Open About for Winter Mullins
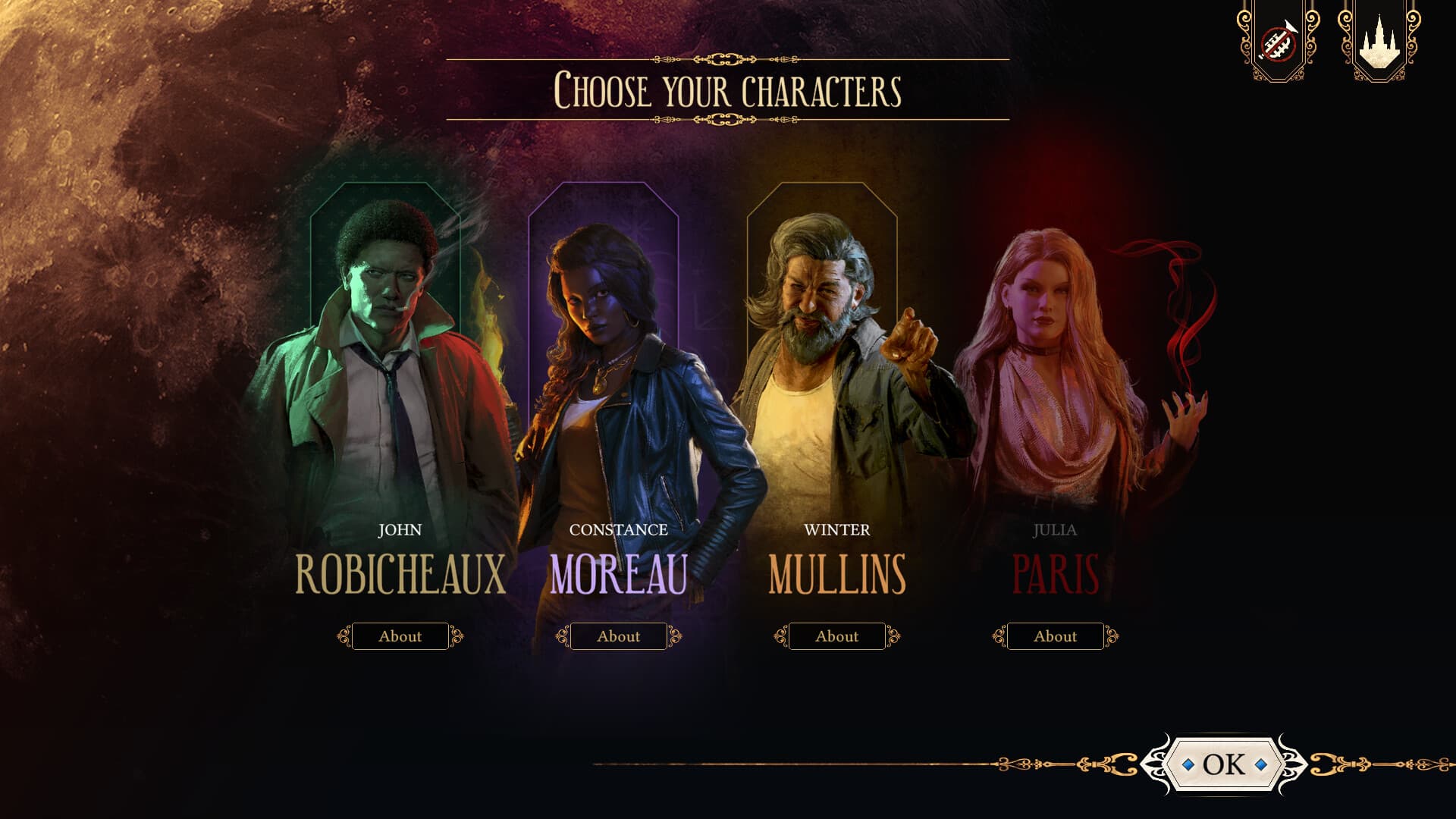Viewport: 1456px width, 819px height. (x=837, y=636)
